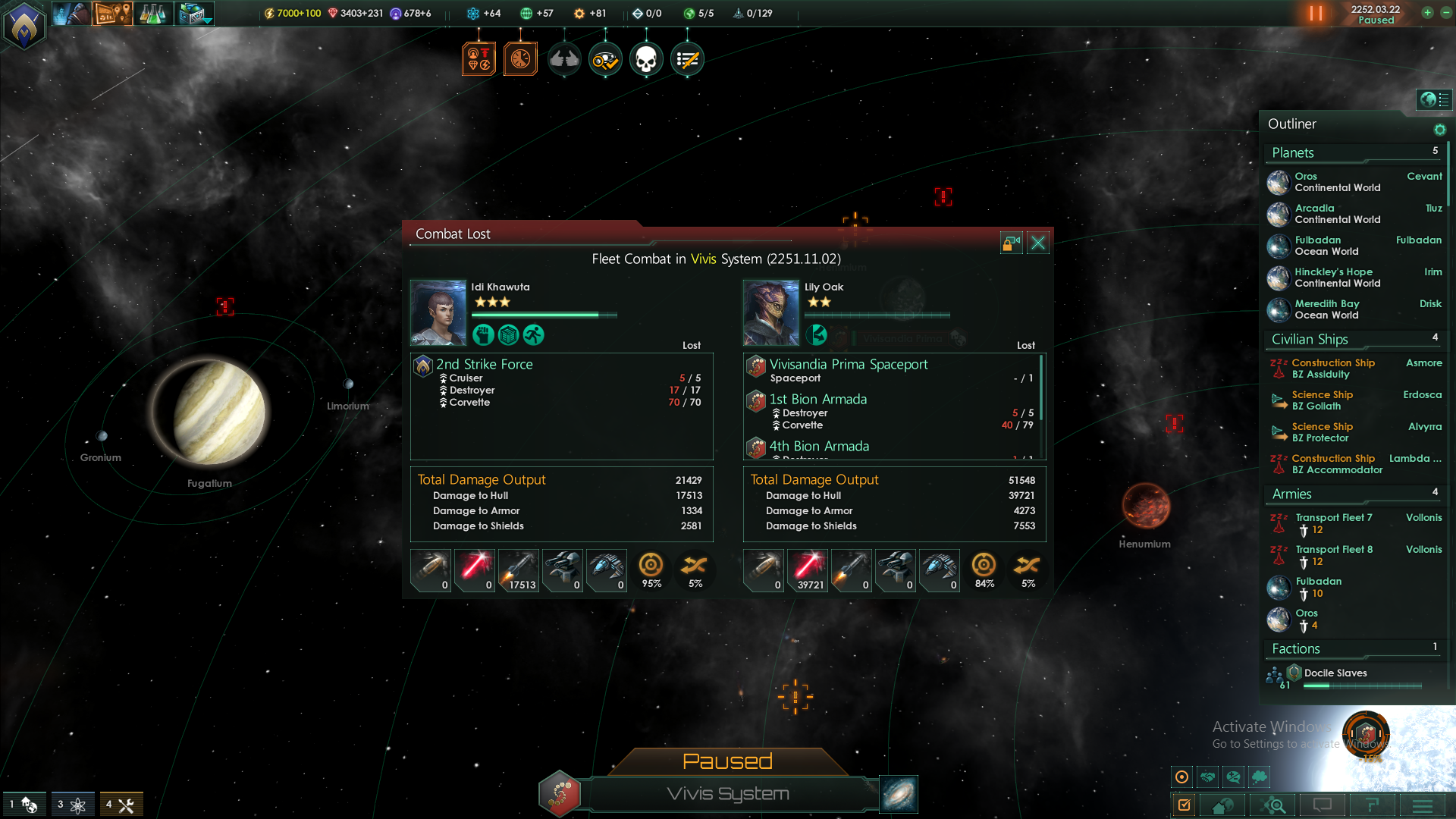
Task: Click Idi Khawuta admiral portrait
Action: coord(438,312)
